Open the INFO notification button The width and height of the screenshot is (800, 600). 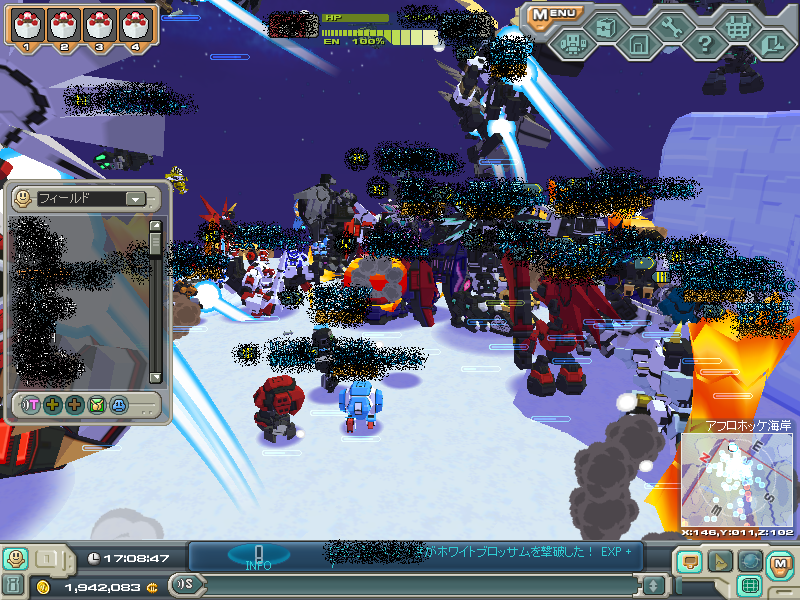(x=258, y=556)
